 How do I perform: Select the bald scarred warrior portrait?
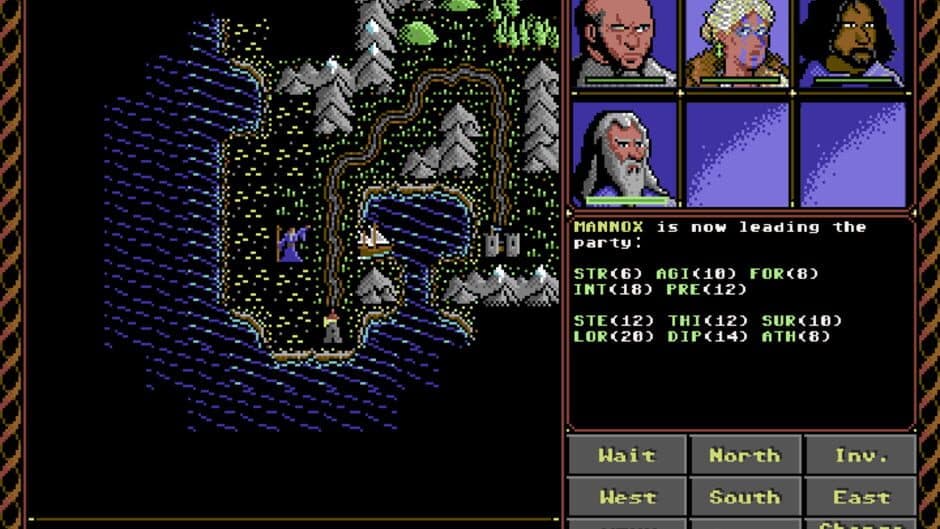click(625, 43)
